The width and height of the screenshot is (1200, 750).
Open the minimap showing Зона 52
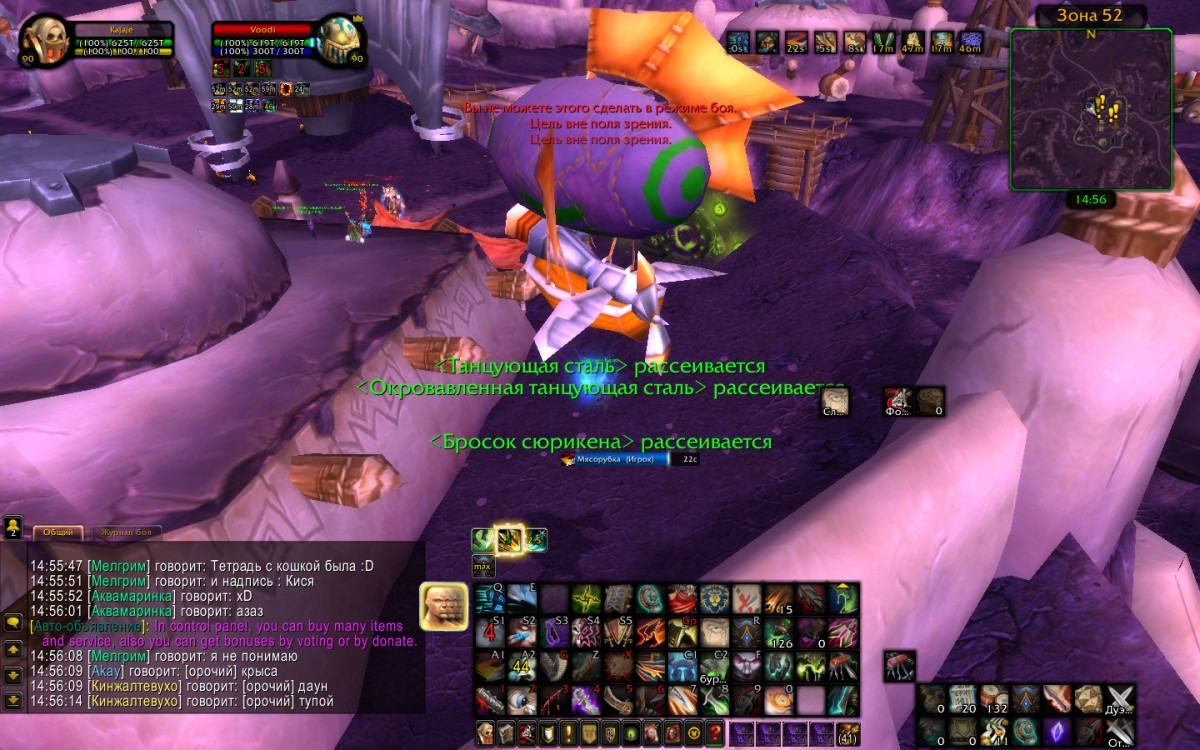point(1091,110)
